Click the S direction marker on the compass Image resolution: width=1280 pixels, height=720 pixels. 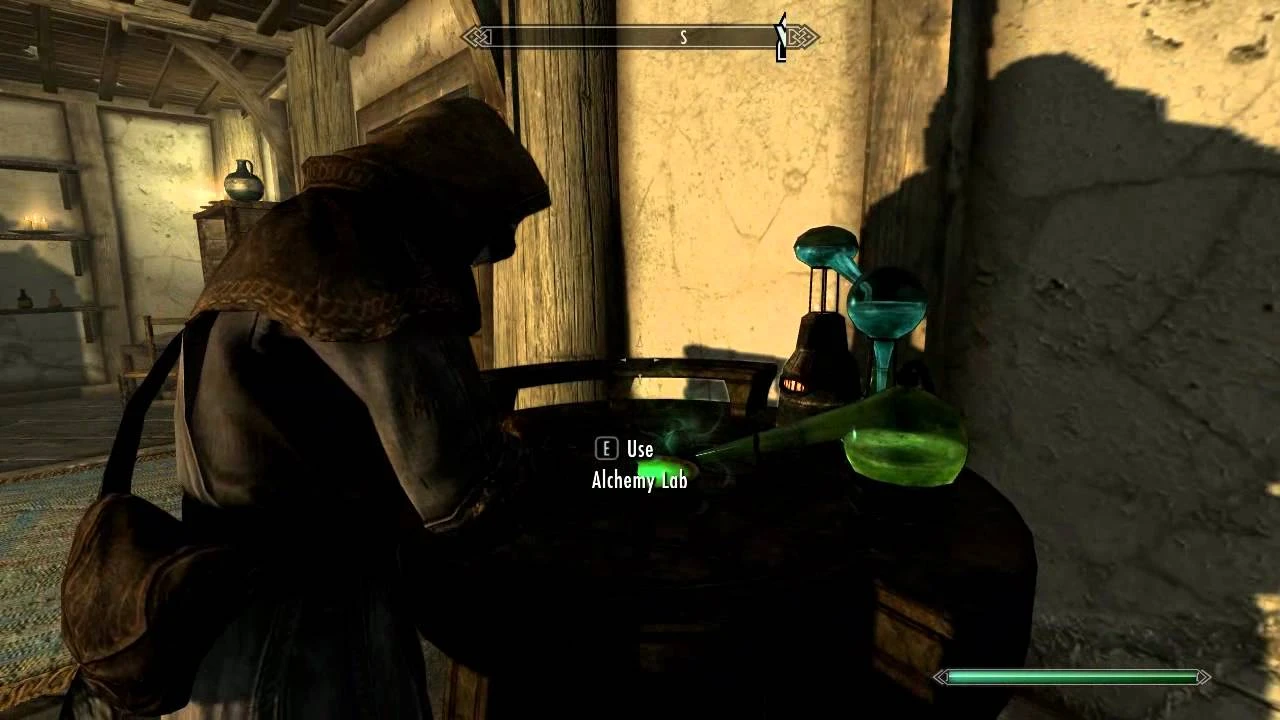(683, 36)
